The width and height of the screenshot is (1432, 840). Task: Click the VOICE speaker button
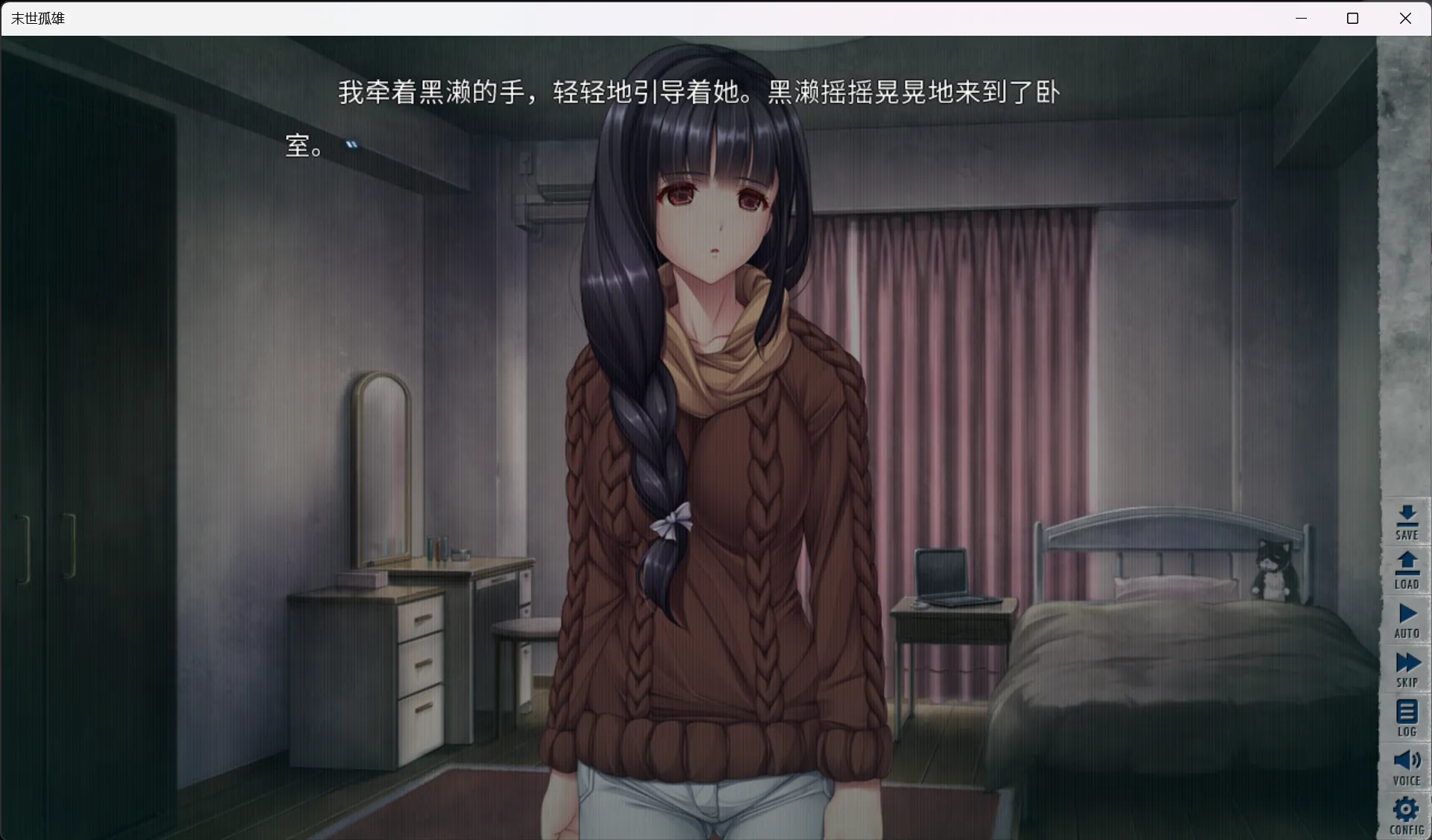1406,768
